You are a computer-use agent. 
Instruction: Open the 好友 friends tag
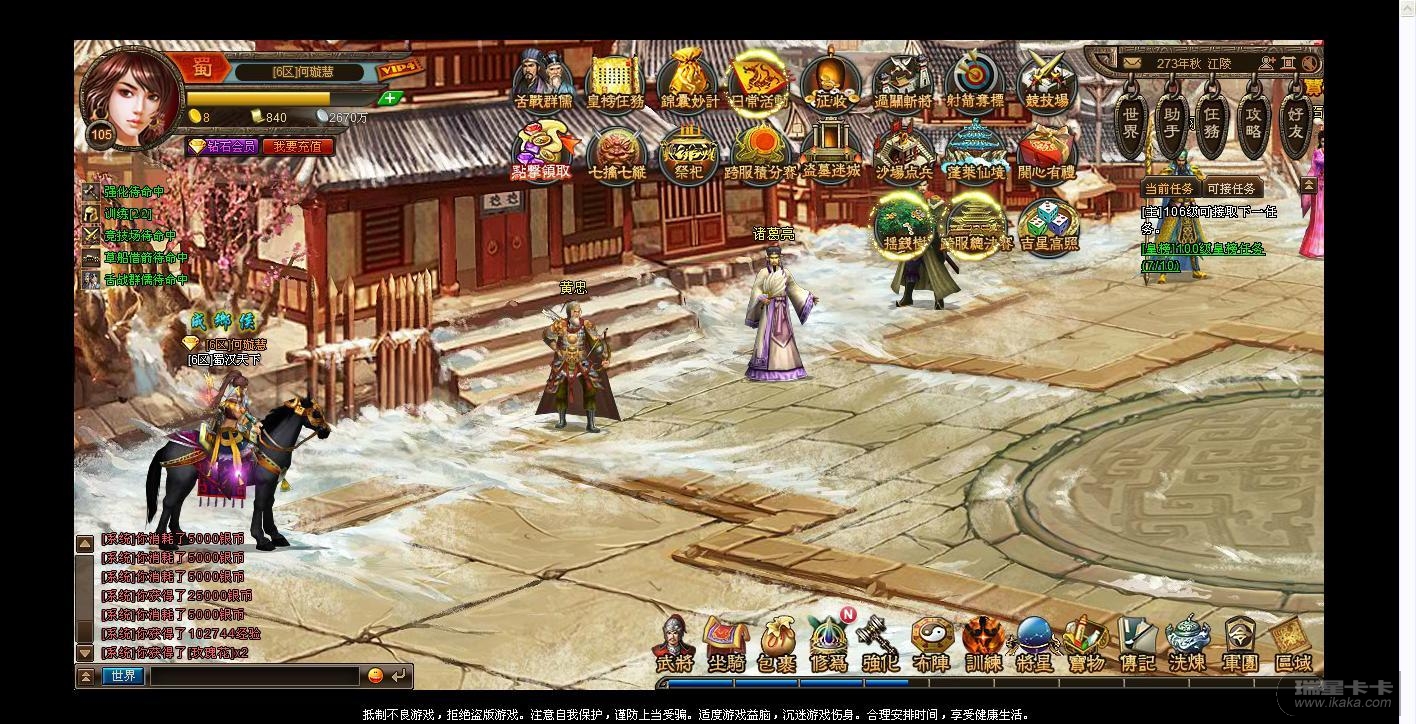tap(1296, 125)
